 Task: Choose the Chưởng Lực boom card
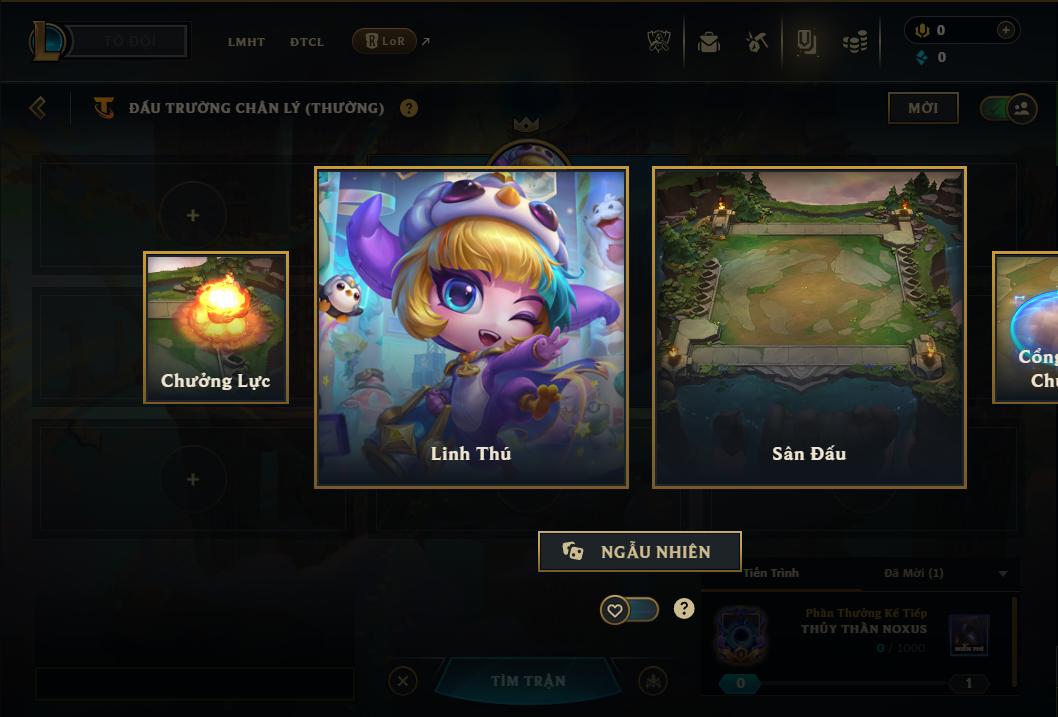[x=216, y=327]
